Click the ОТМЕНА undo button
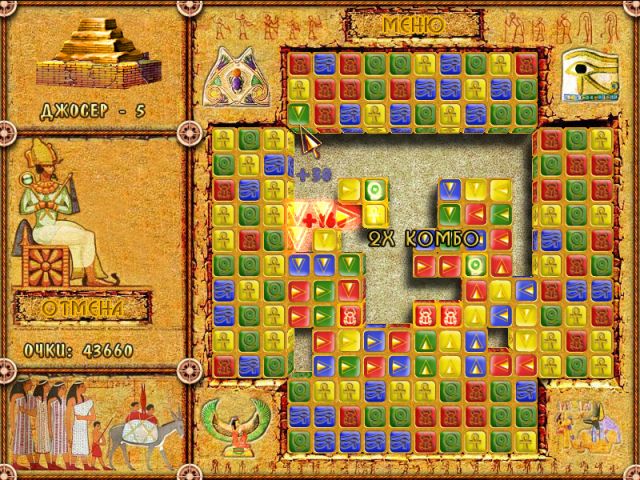 click(x=83, y=308)
